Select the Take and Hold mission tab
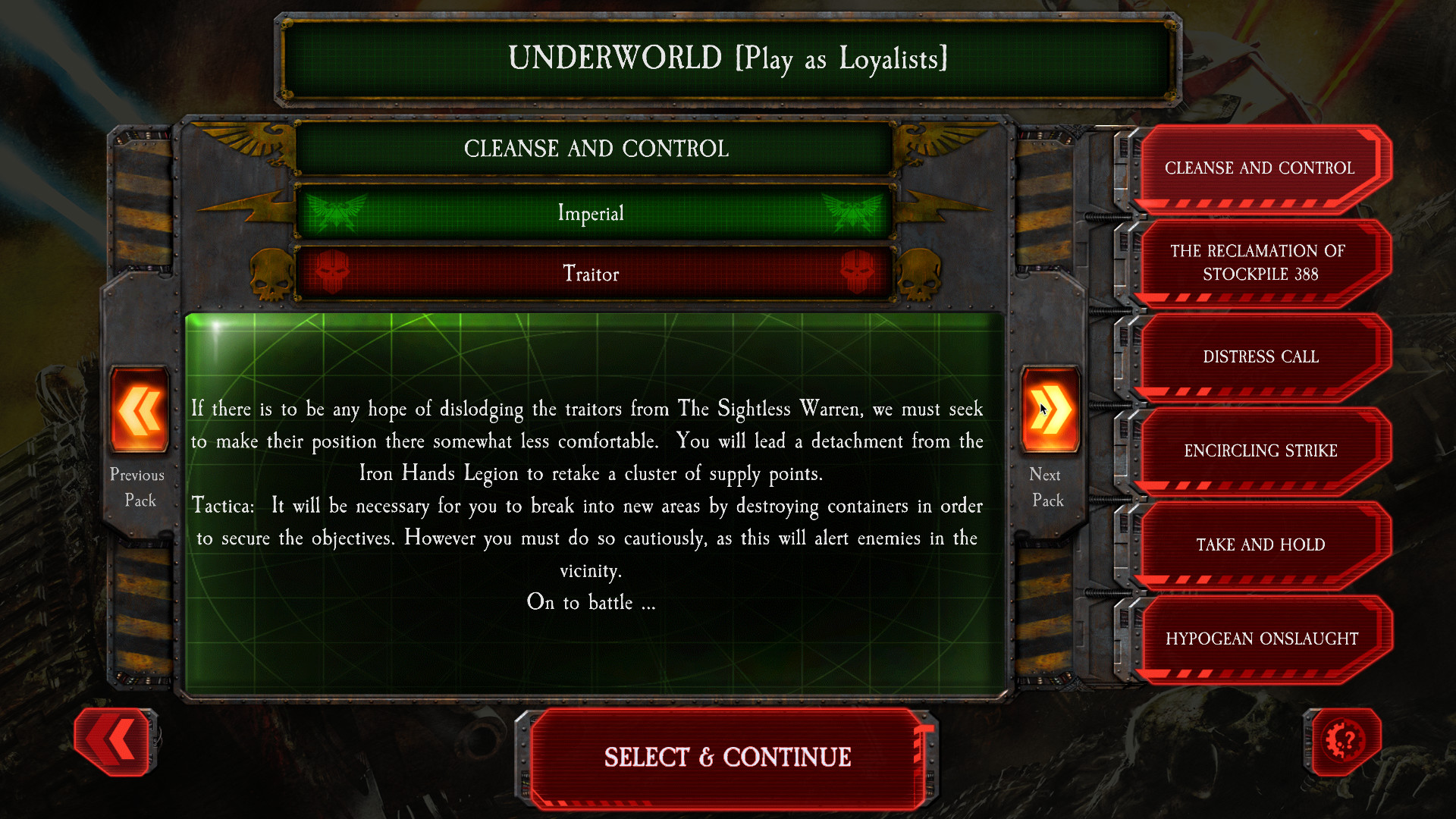This screenshot has height=819, width=1456. point(1260,544)
